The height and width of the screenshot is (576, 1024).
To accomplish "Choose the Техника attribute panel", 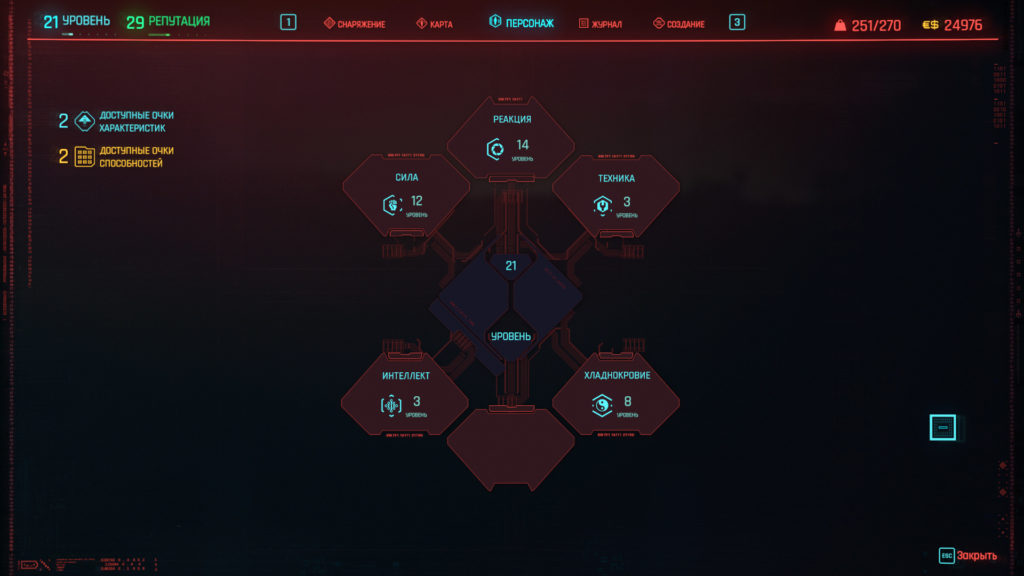I will point(616,197).
